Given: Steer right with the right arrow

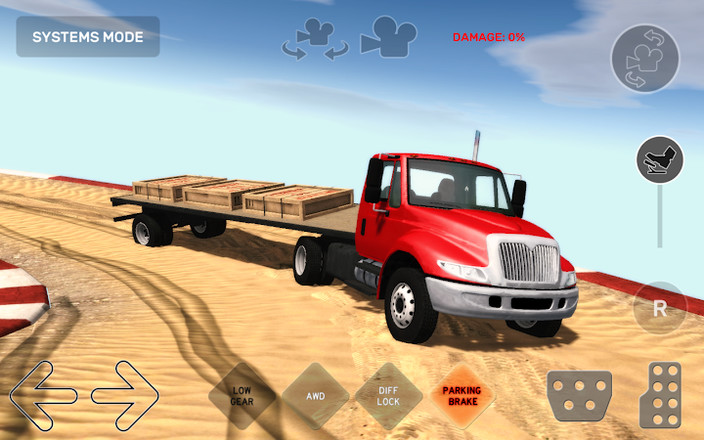Looking at the screenshot, I should tap(125, 395).
